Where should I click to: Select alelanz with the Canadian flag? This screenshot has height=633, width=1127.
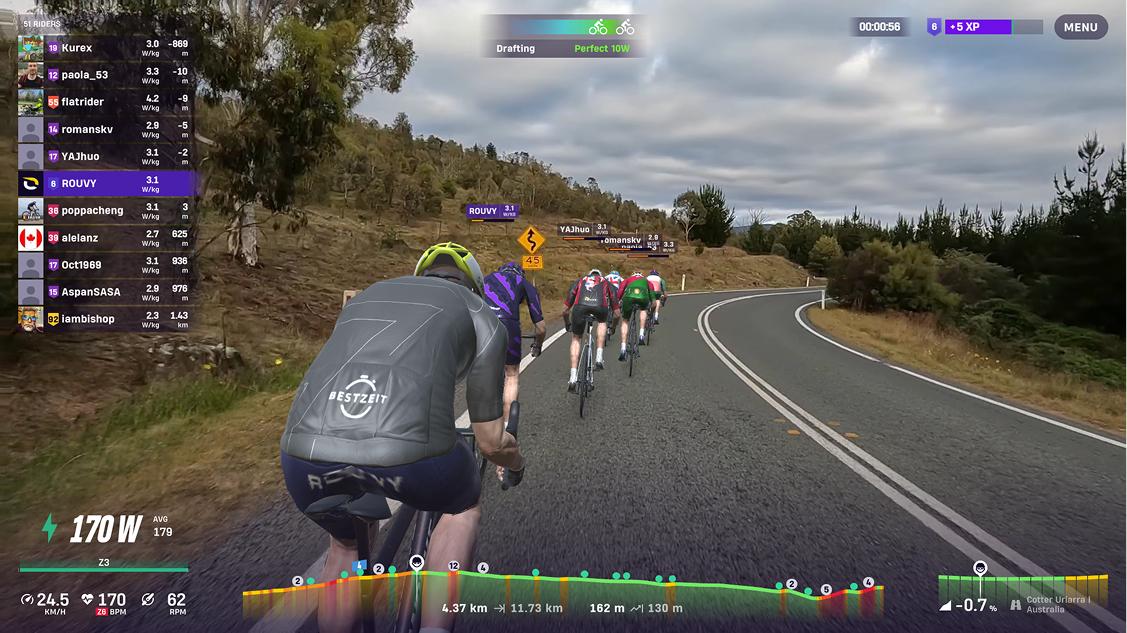pyautogui.click(x=105, y=237)
